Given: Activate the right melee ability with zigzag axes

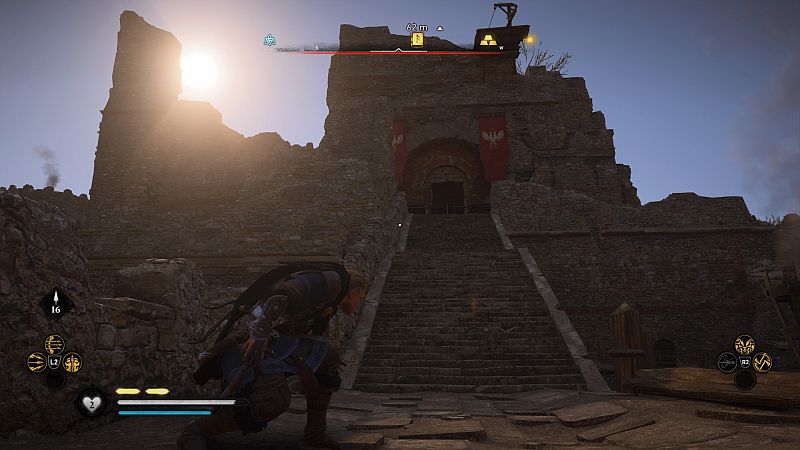Looking at the screenshot, I should click(x=762, y=362).
